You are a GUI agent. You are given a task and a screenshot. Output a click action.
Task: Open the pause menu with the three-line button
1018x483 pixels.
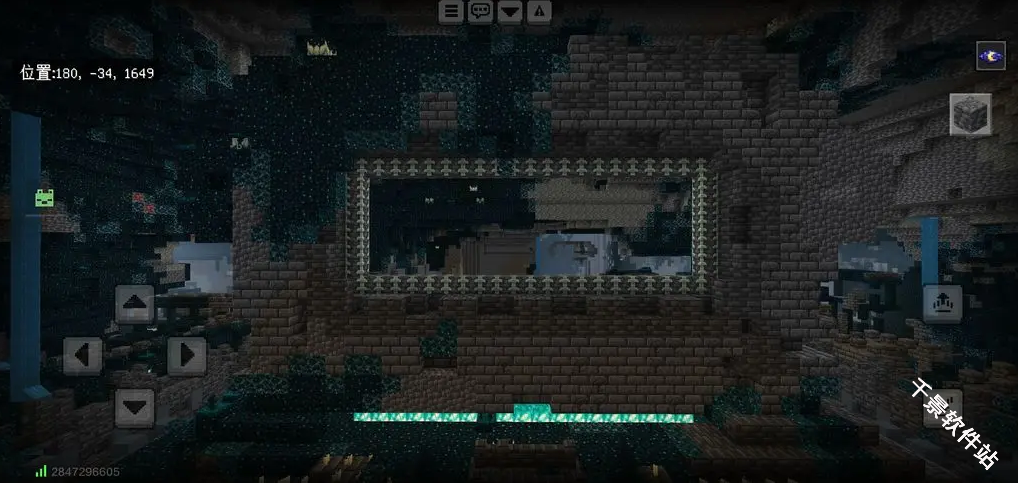click(452, 11)
